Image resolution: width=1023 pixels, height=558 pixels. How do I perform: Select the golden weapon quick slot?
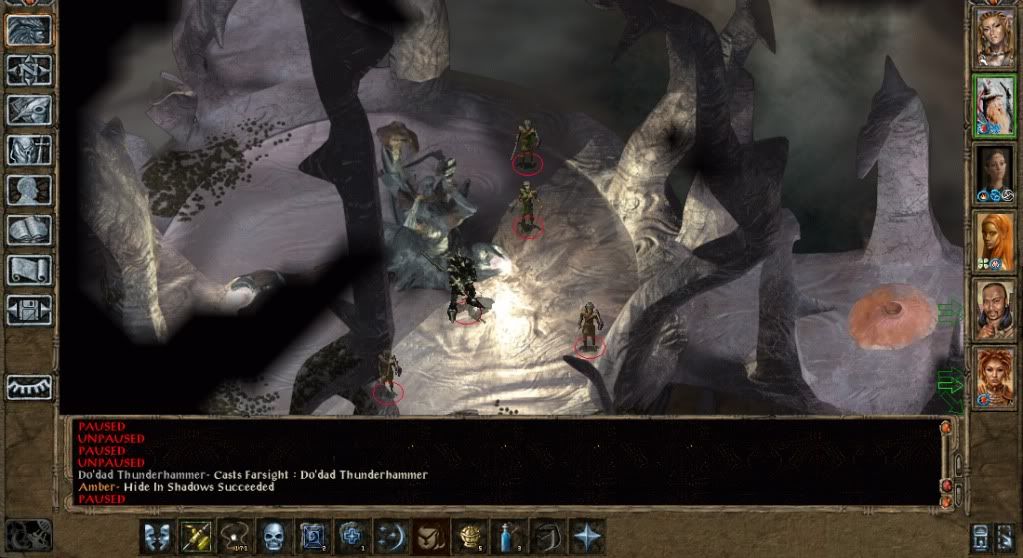pos(193,535)
